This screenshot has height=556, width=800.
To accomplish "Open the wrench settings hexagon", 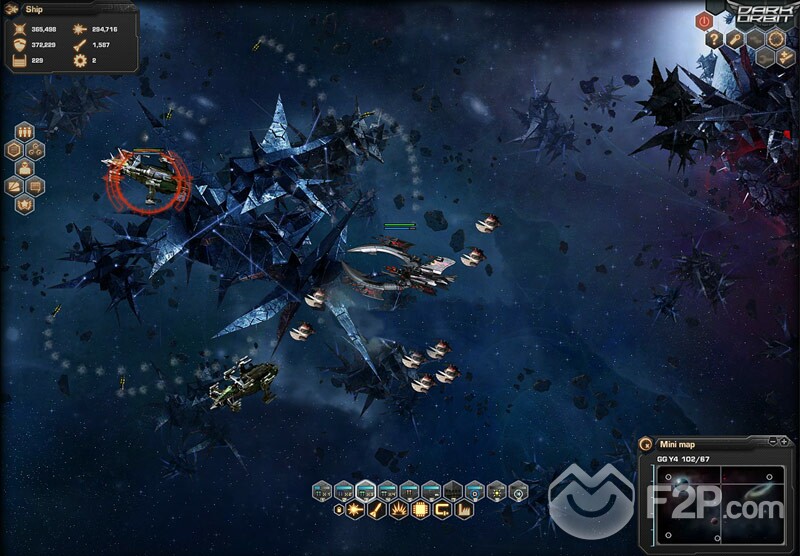I will coord(735,39).
